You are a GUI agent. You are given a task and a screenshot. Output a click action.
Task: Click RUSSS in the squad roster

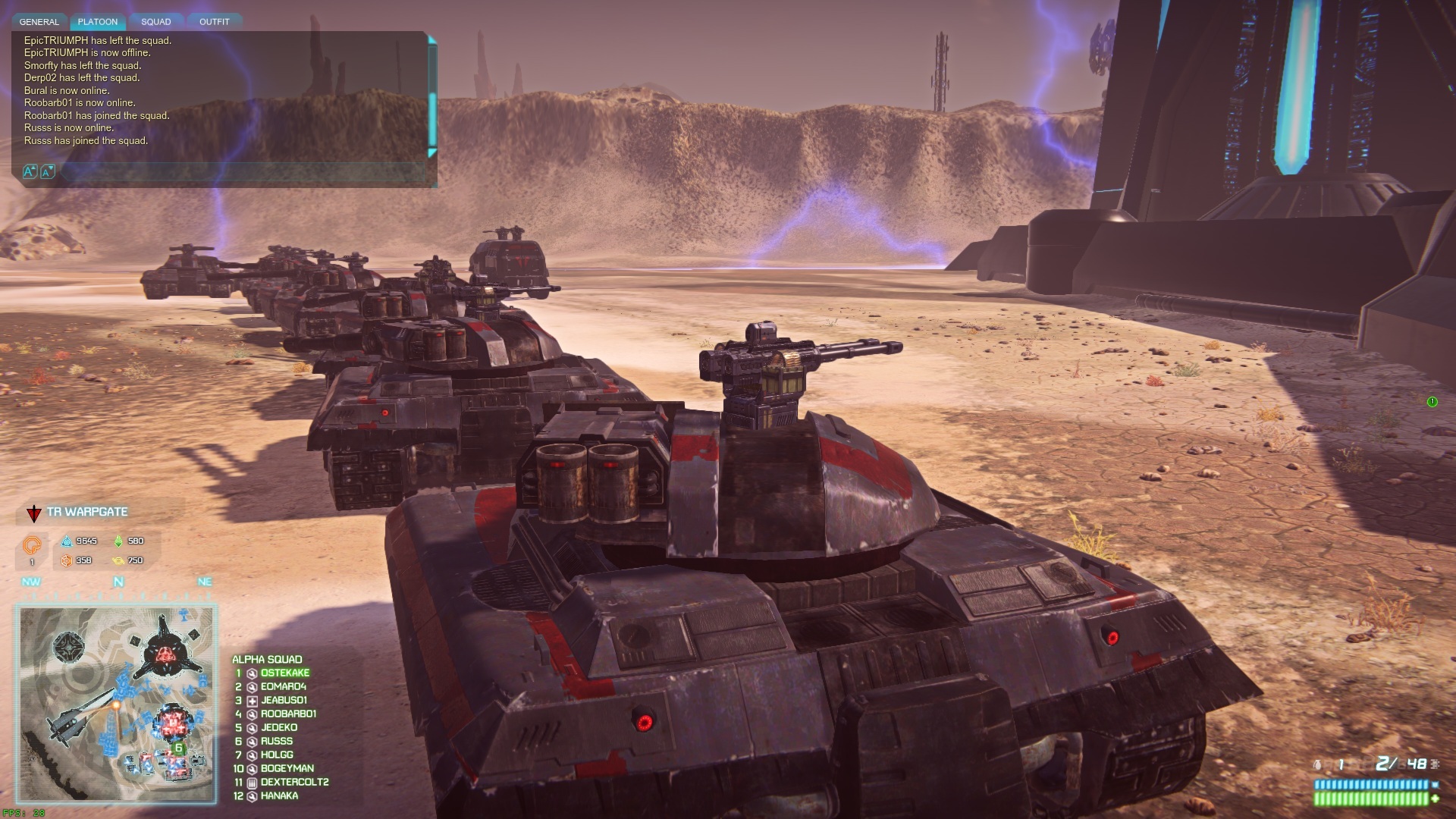point(276,742)
